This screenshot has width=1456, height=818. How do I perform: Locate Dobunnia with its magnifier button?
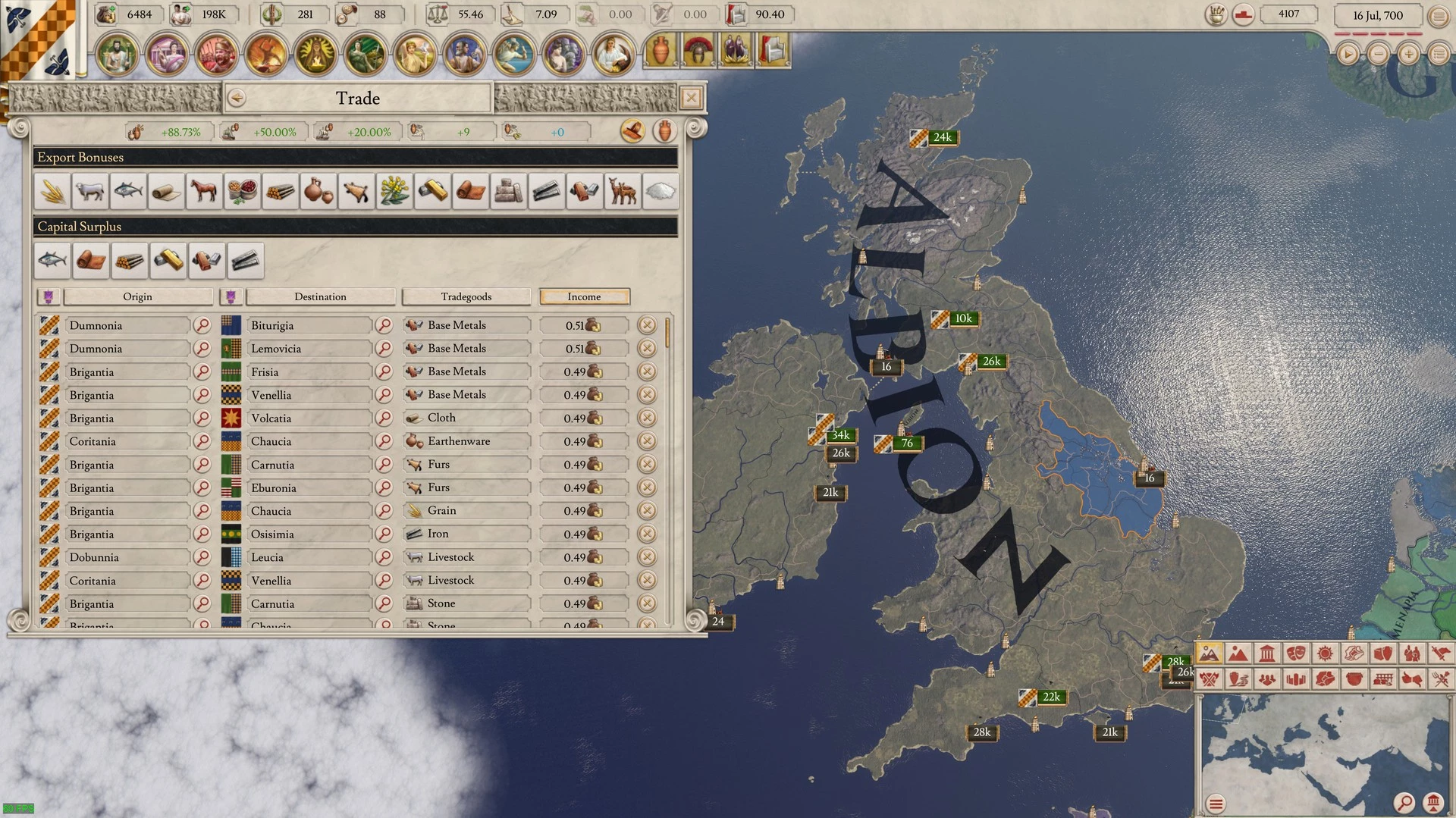[x=202, y=557]
